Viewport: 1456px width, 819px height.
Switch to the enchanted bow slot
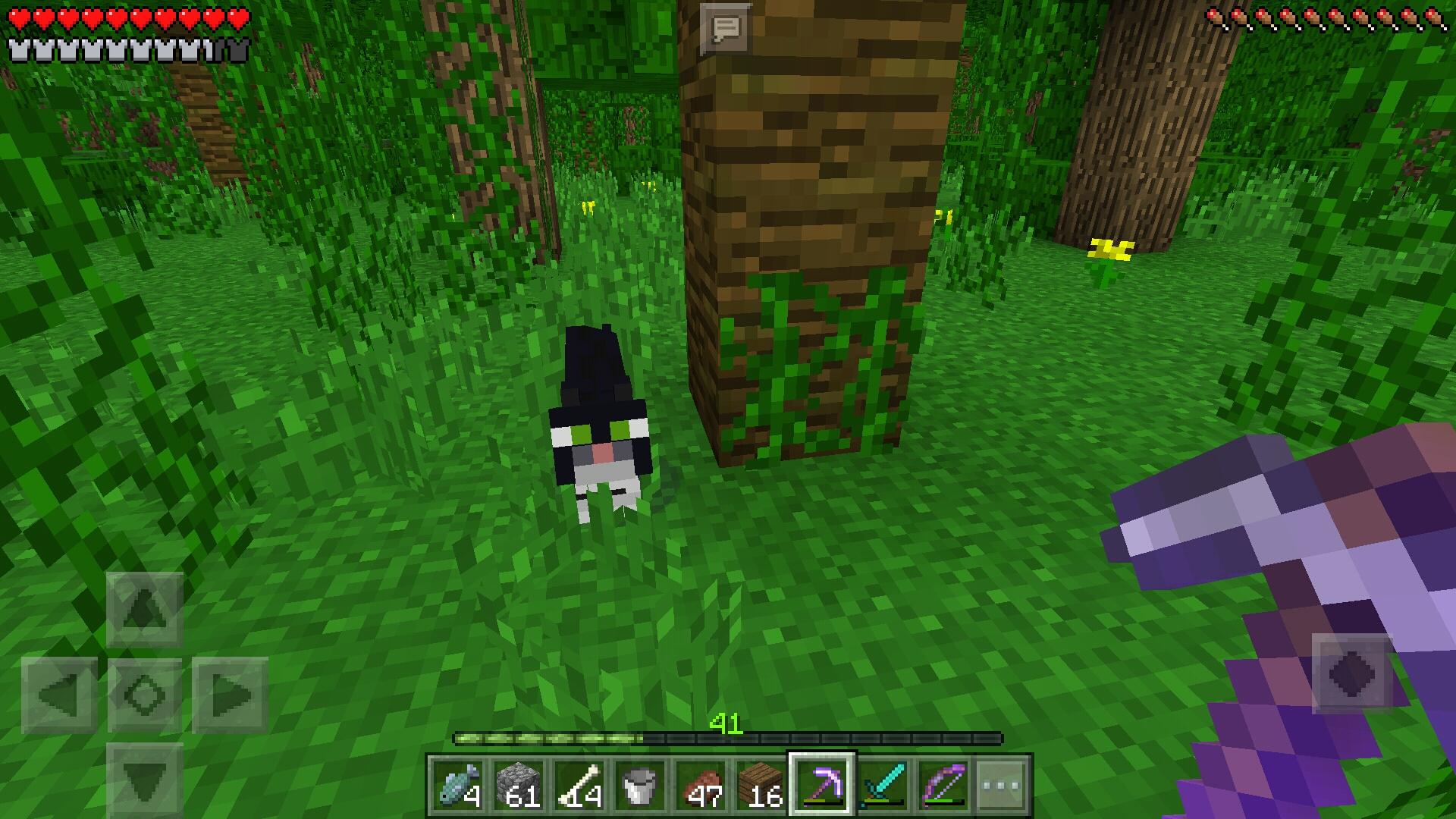tap(943, 786)
